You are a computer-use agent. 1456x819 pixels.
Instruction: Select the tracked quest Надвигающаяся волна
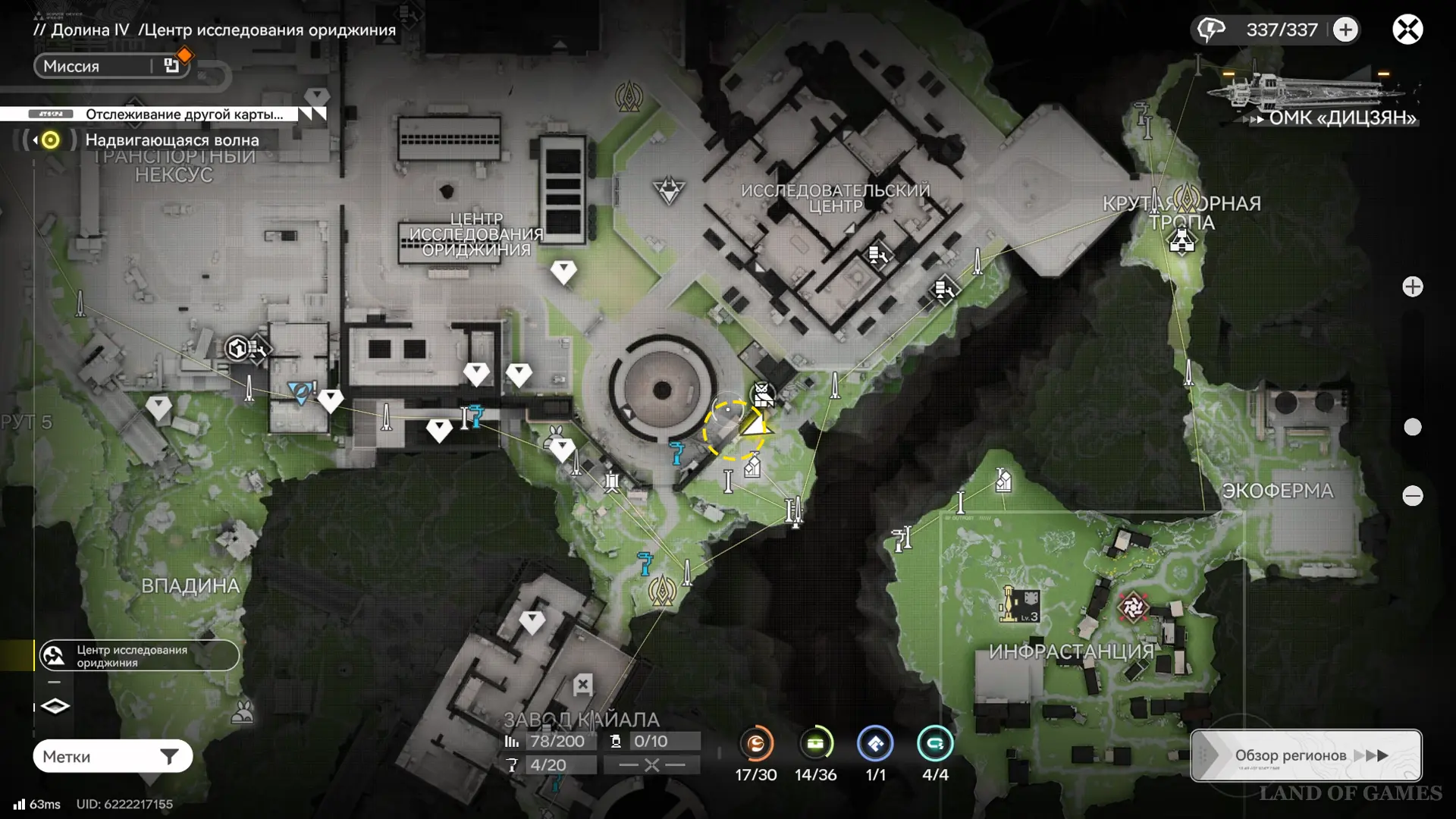(171, 140)
